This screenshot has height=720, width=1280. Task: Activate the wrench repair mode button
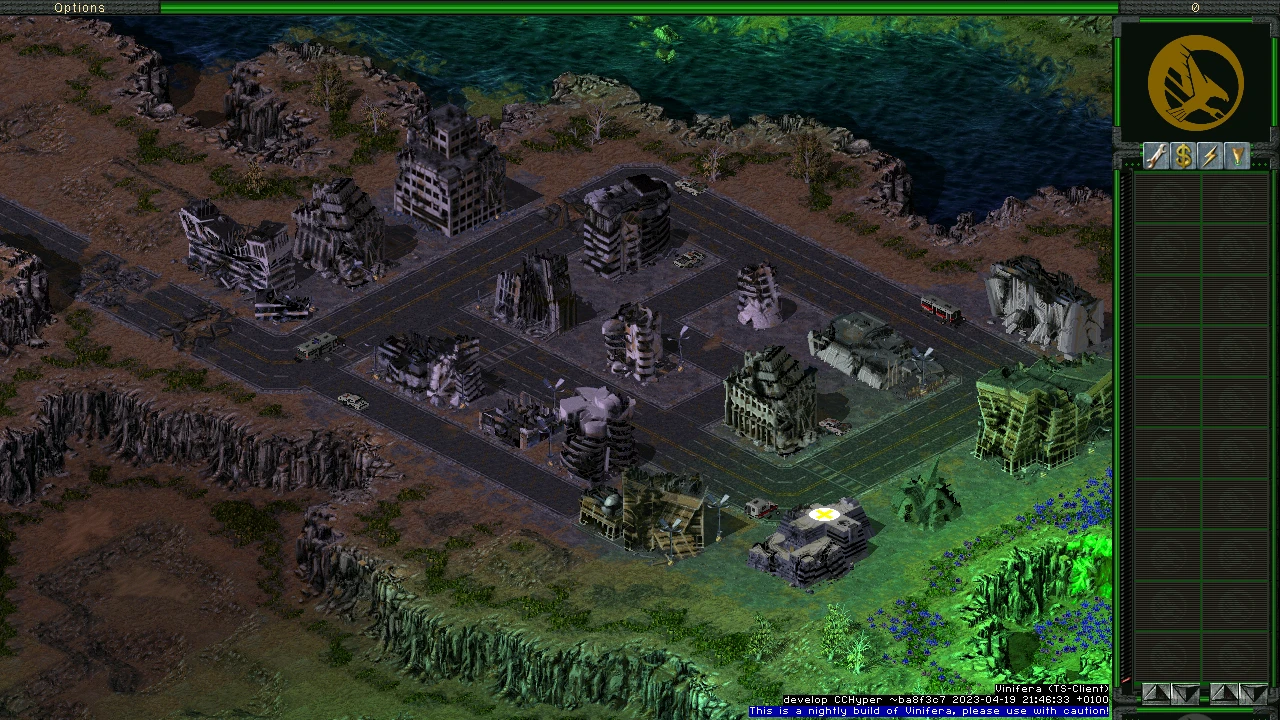click(x=1157, y=156)
